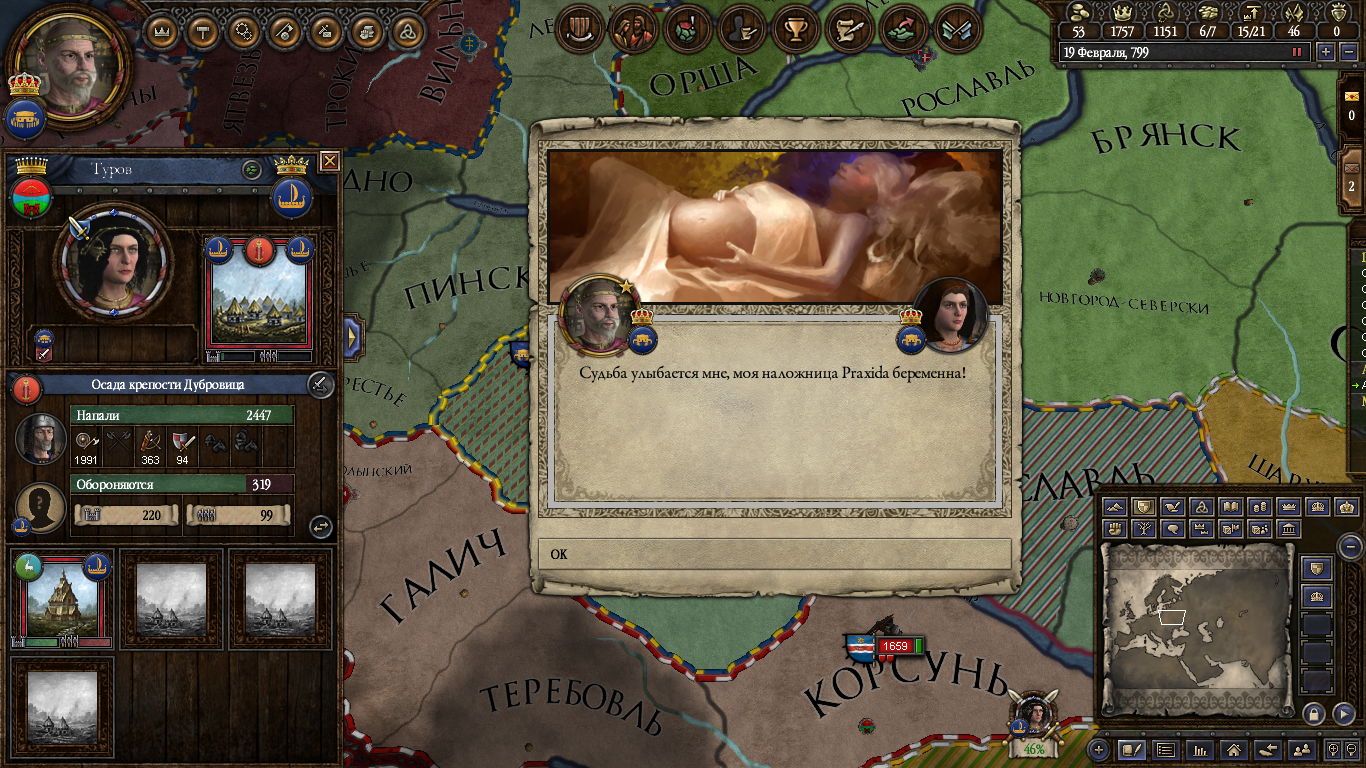Decrease game speed with the minus button

1347,52
